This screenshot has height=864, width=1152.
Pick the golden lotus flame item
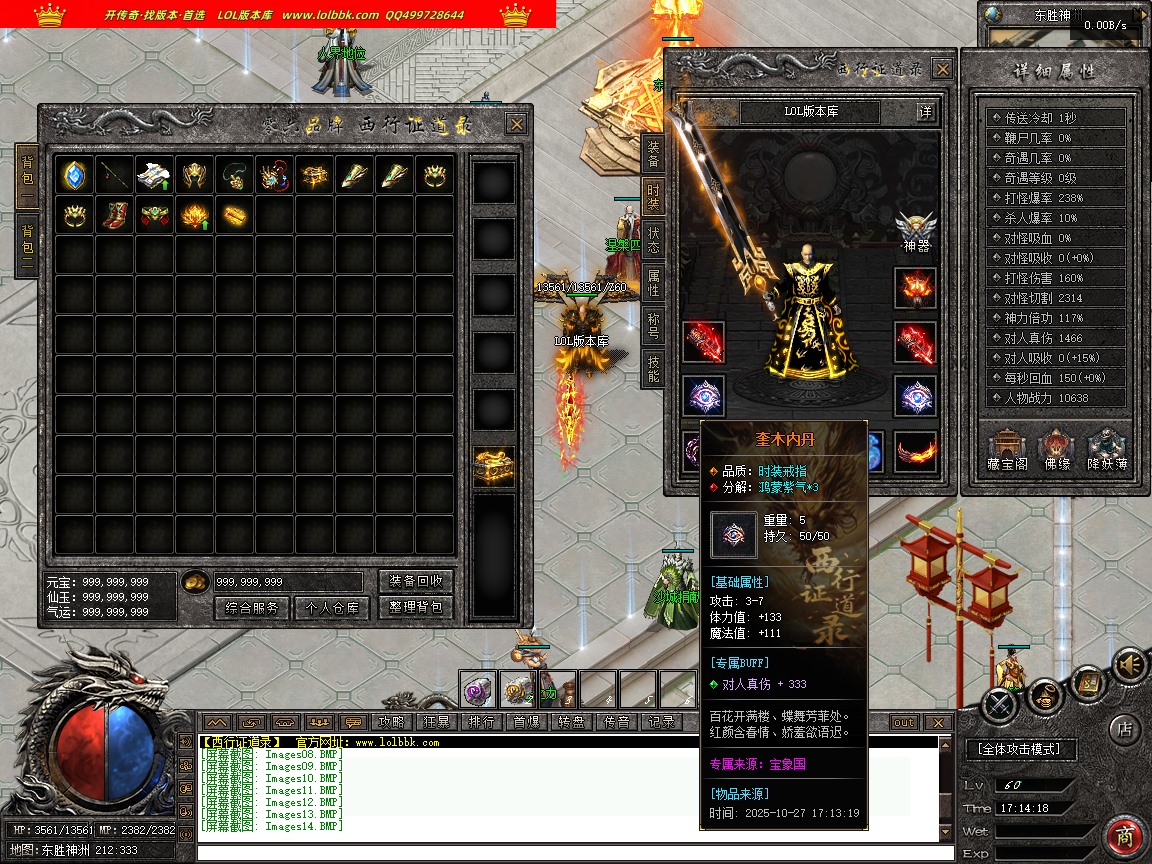(x=194, y=215)
